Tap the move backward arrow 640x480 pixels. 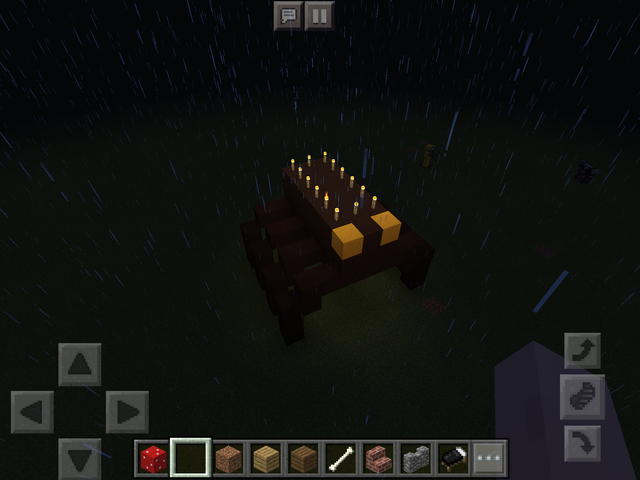click(x=80, y=458)
